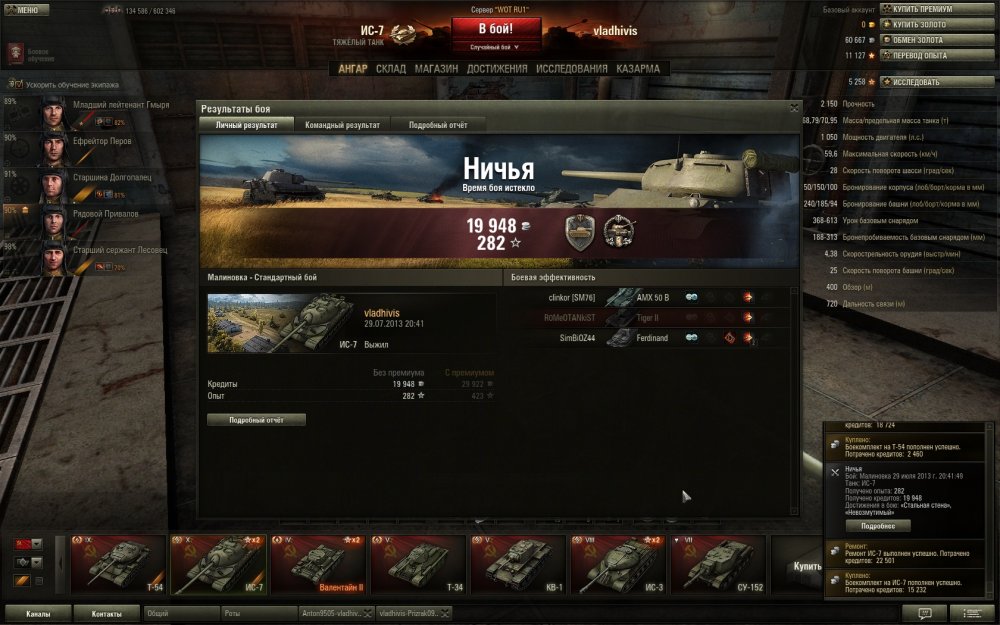This screenshot has width=1000, height=625.
Task: Open the Каналы chat channels
Action: (39, 613)
